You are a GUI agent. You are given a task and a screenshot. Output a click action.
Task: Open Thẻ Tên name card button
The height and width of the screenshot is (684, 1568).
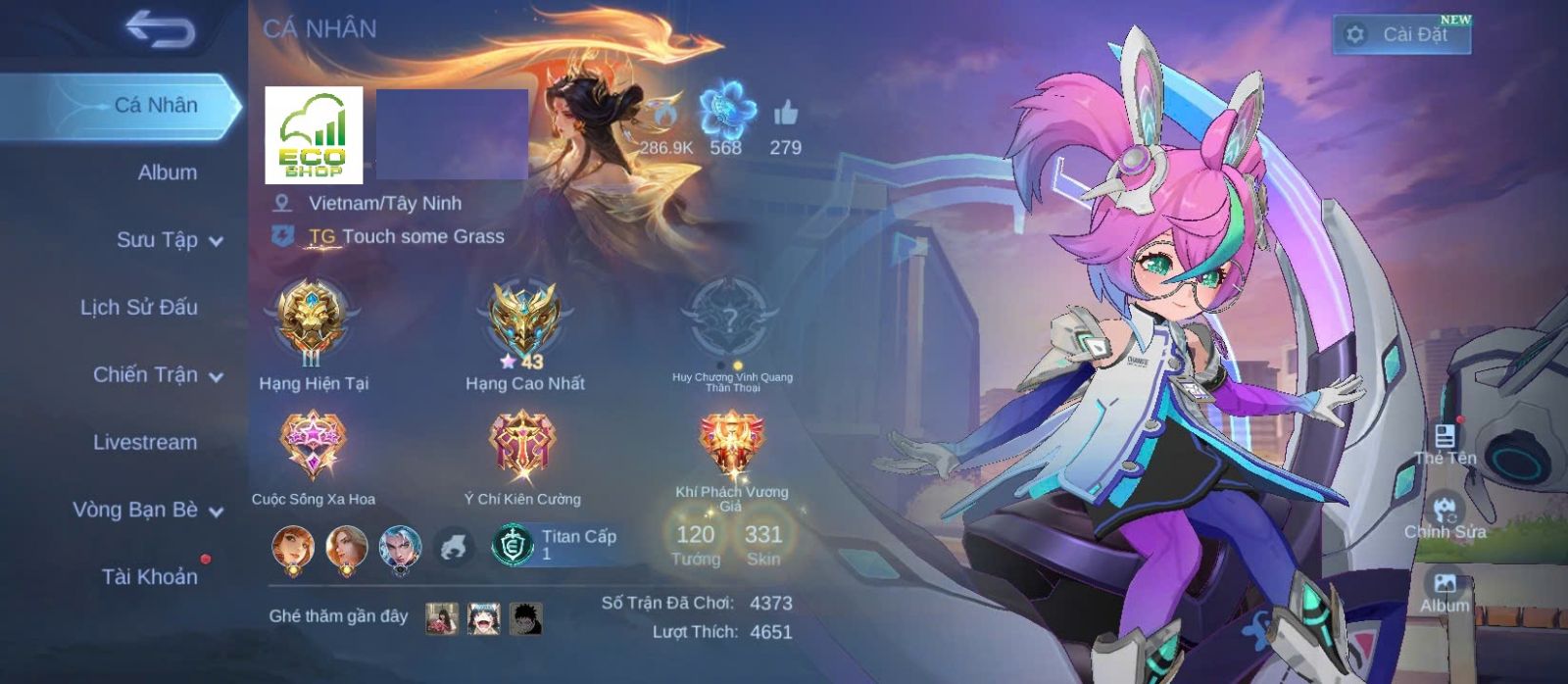click(x=1445, y=443)
